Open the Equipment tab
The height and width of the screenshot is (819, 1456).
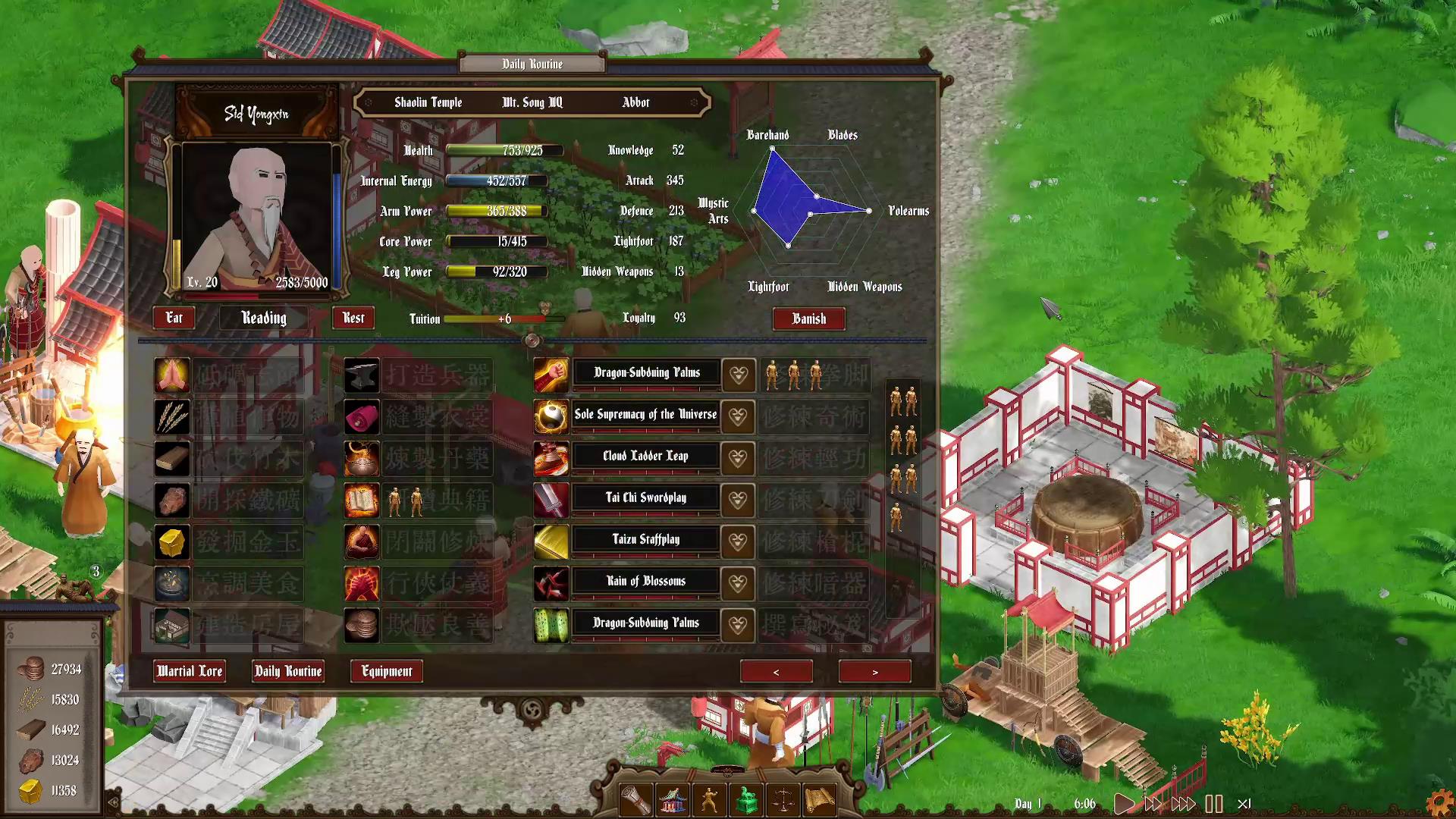point(386,671)
